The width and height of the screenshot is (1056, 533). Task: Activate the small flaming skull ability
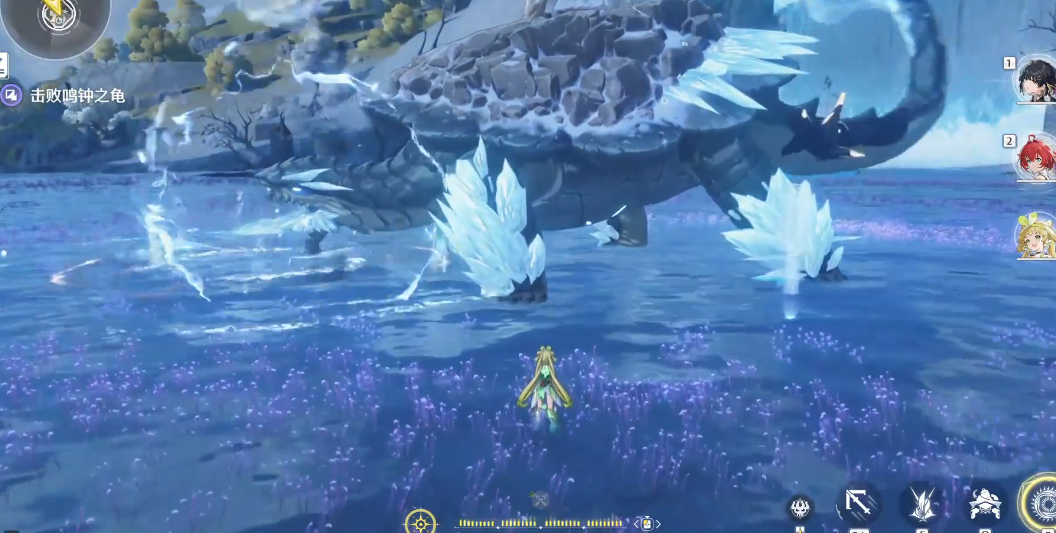coord(800,507)
